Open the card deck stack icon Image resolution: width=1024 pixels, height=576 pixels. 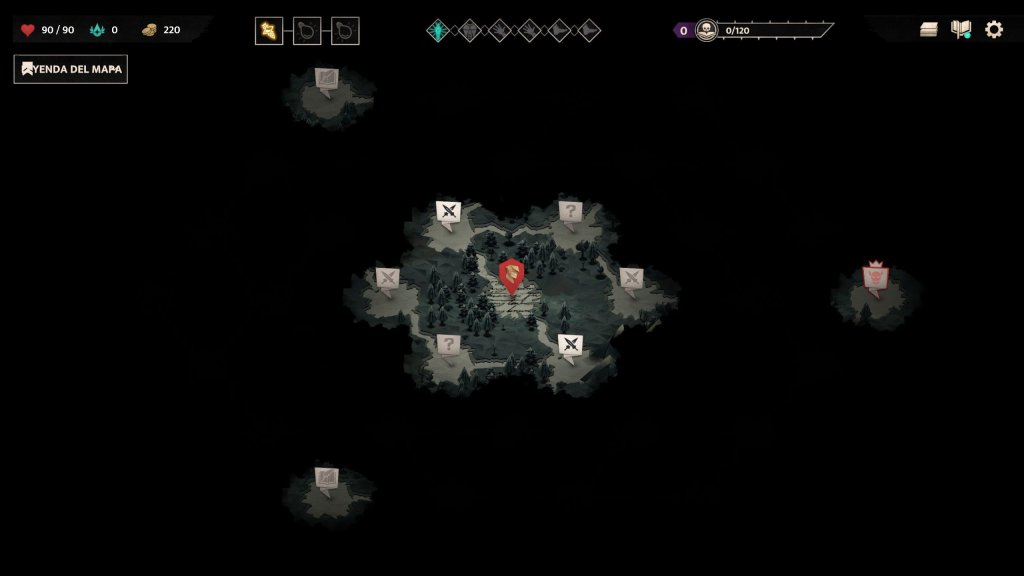pos(929,29)
